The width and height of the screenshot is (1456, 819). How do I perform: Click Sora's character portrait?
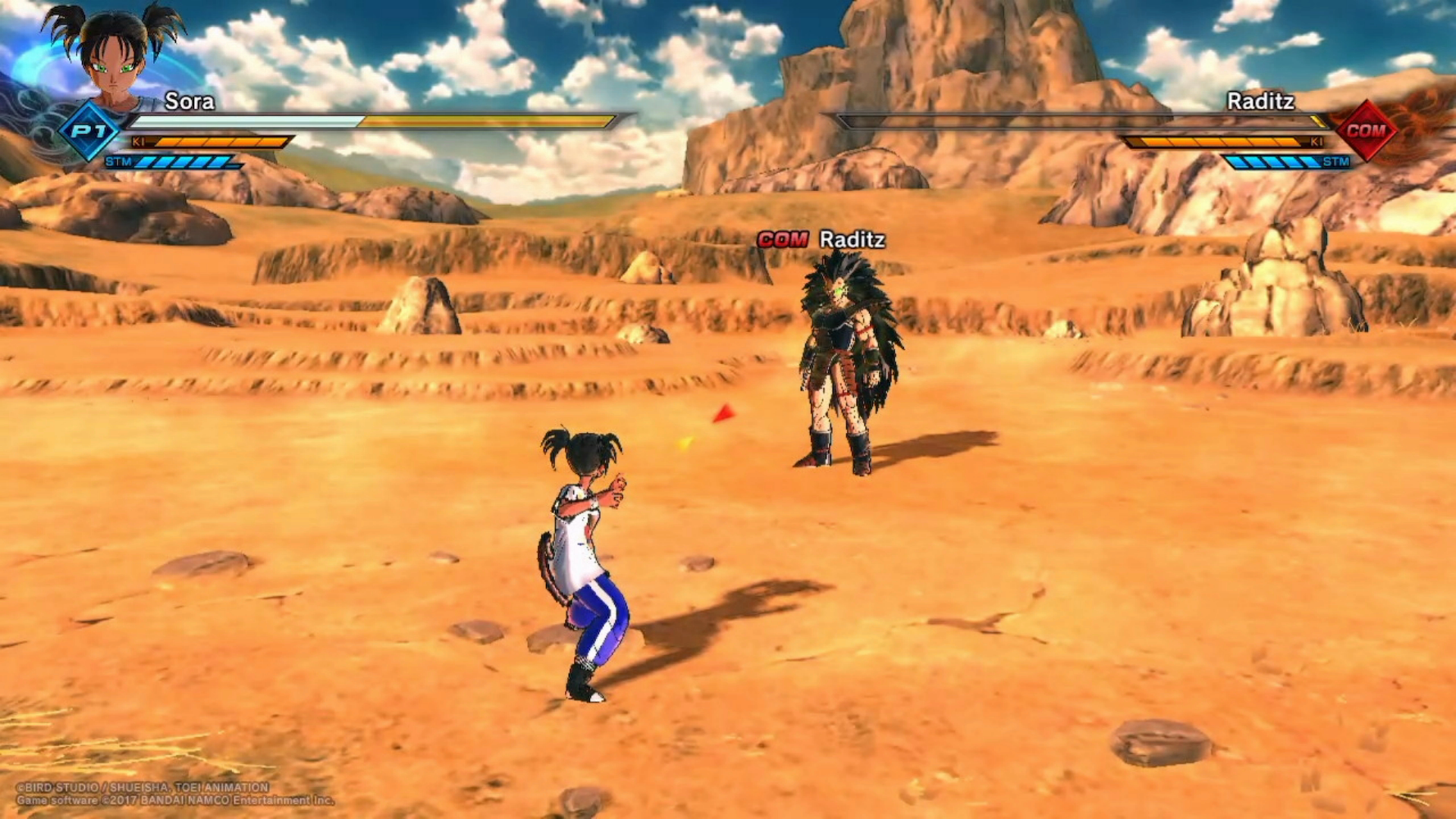click(115, 53)
